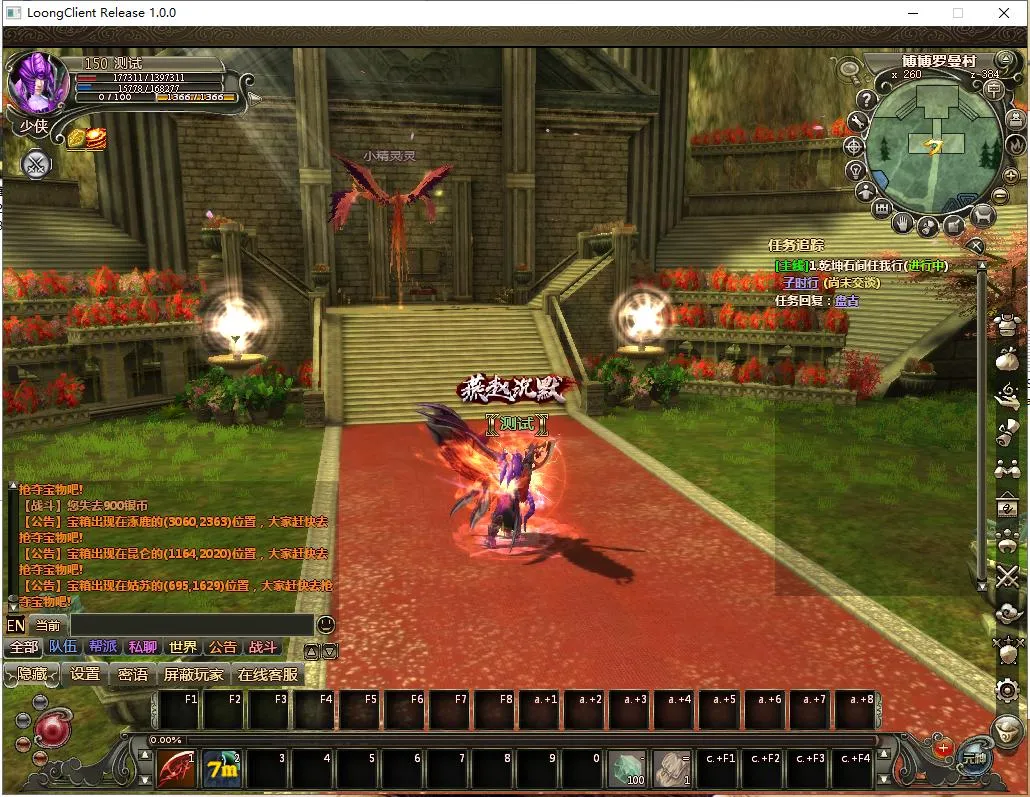Click the 隐藏 button

(32, 675)
